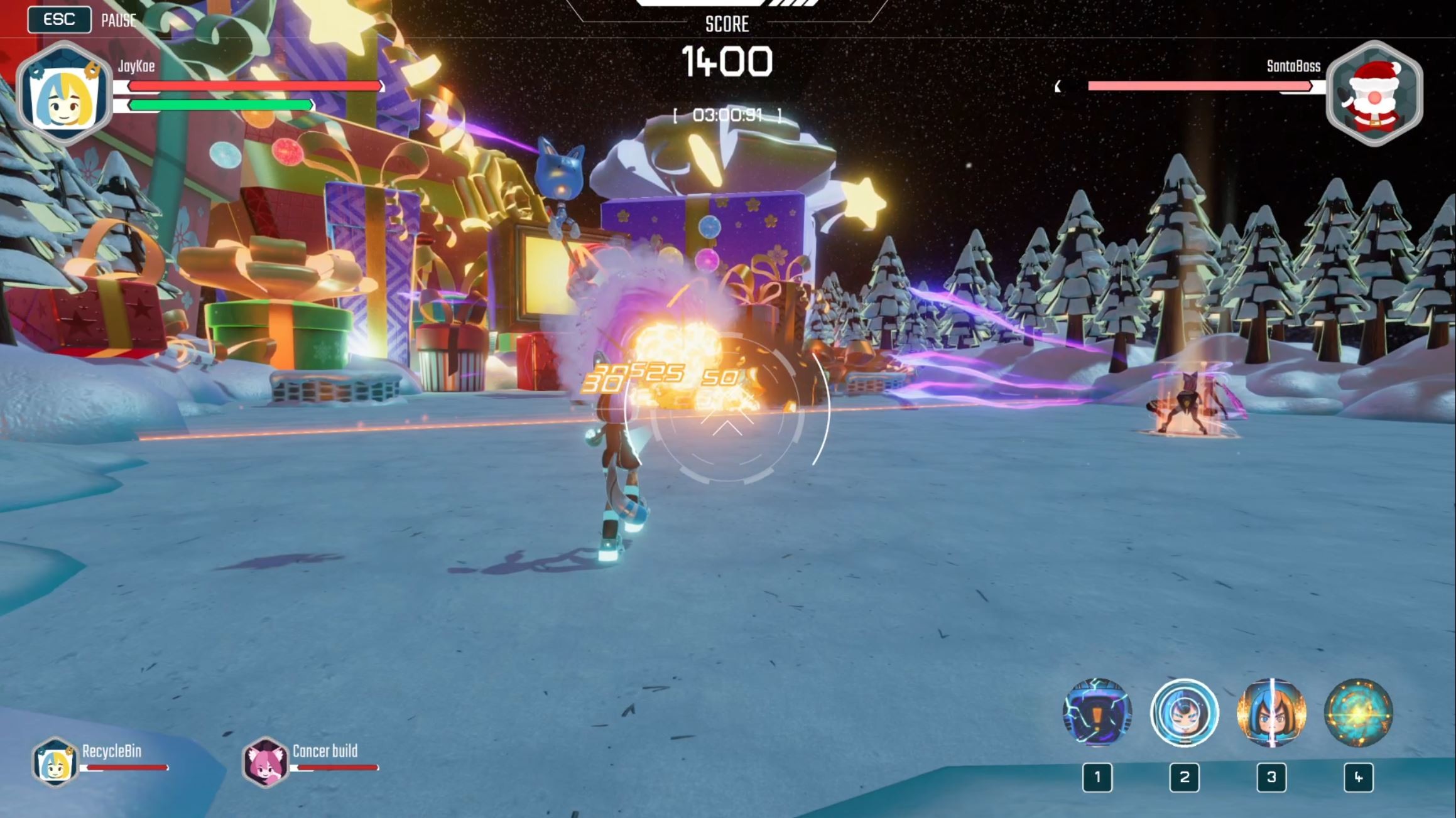Image resolution: width=1456 pixels, height=818 pixels.
Task: Toggle the hotkey 4 keybind box
Action: pyautogui.click(x=1359, y=778)
